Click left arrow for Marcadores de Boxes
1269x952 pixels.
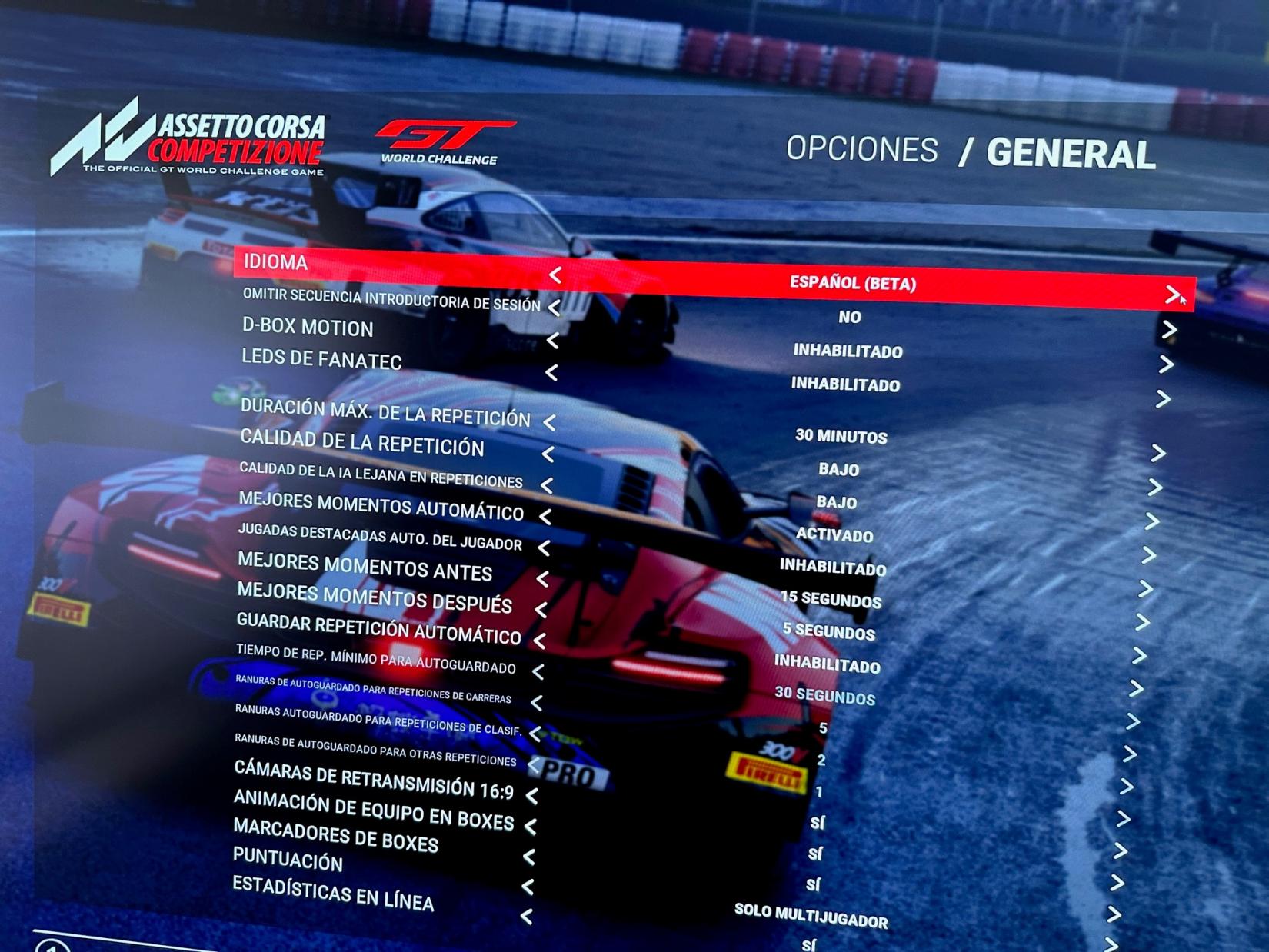(528, 857)
